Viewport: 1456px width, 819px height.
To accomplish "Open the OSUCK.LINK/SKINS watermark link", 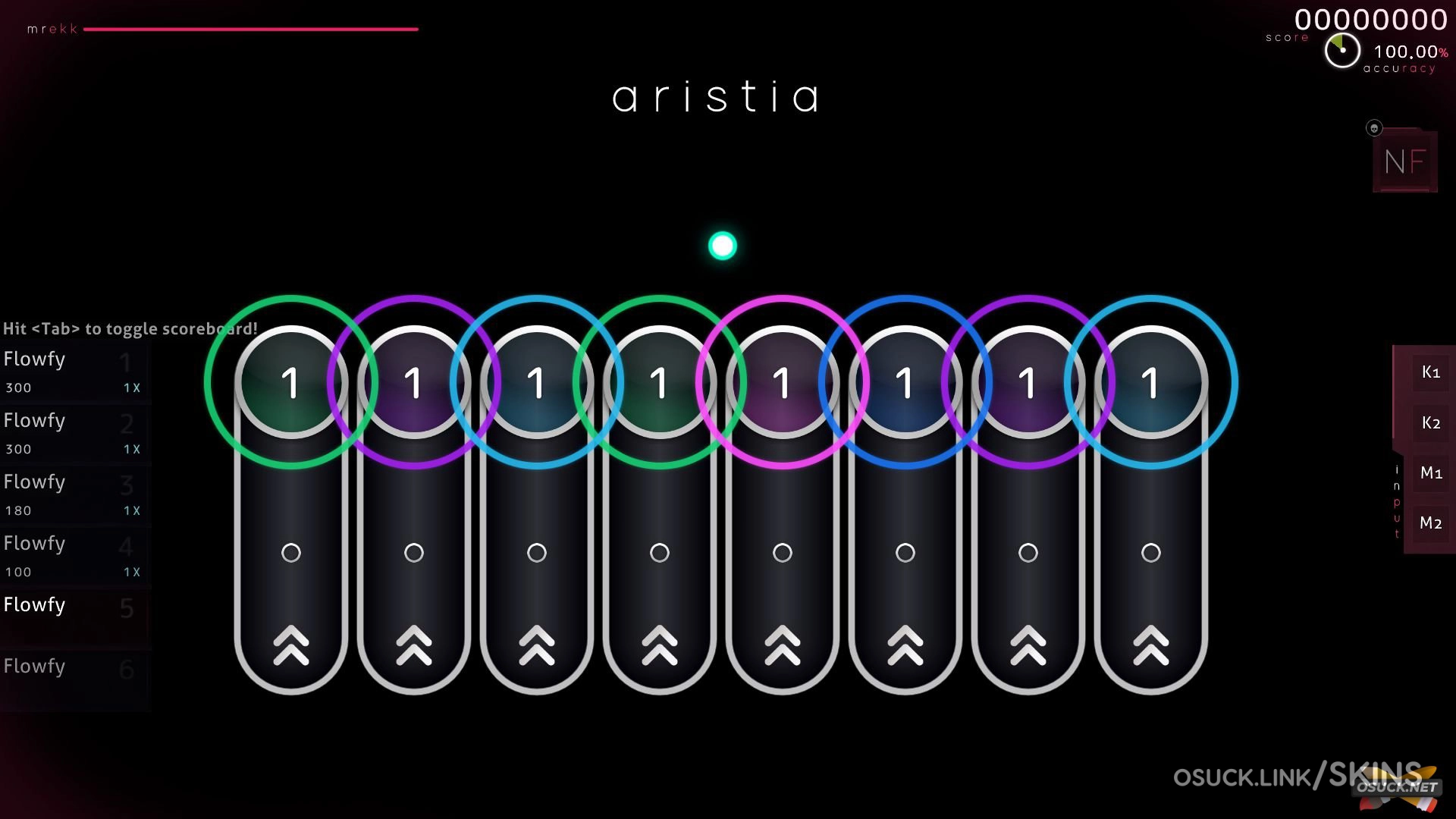I will pyautogui.click(x=1297, y=777).
